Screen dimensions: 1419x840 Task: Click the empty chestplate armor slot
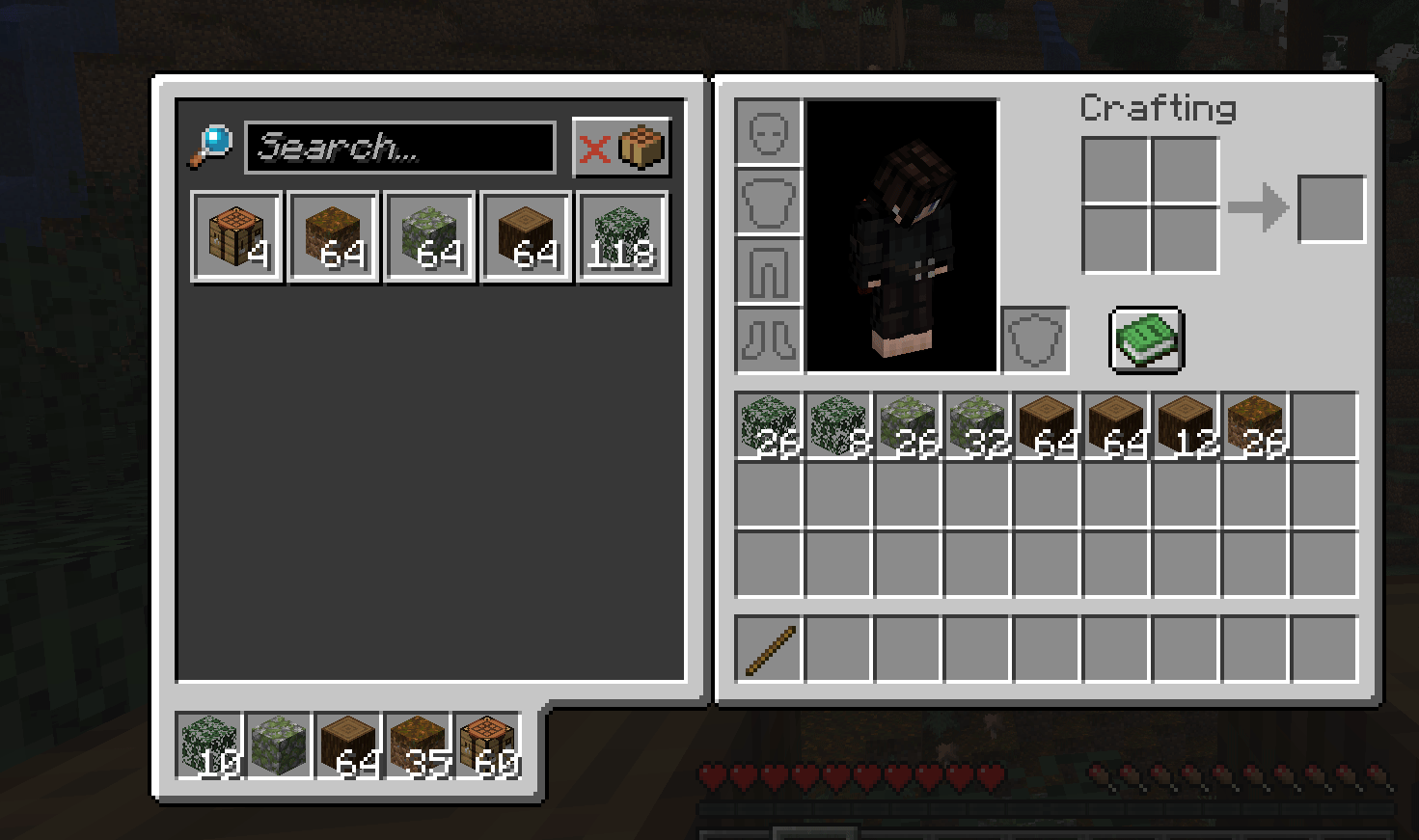coord(769,202)
